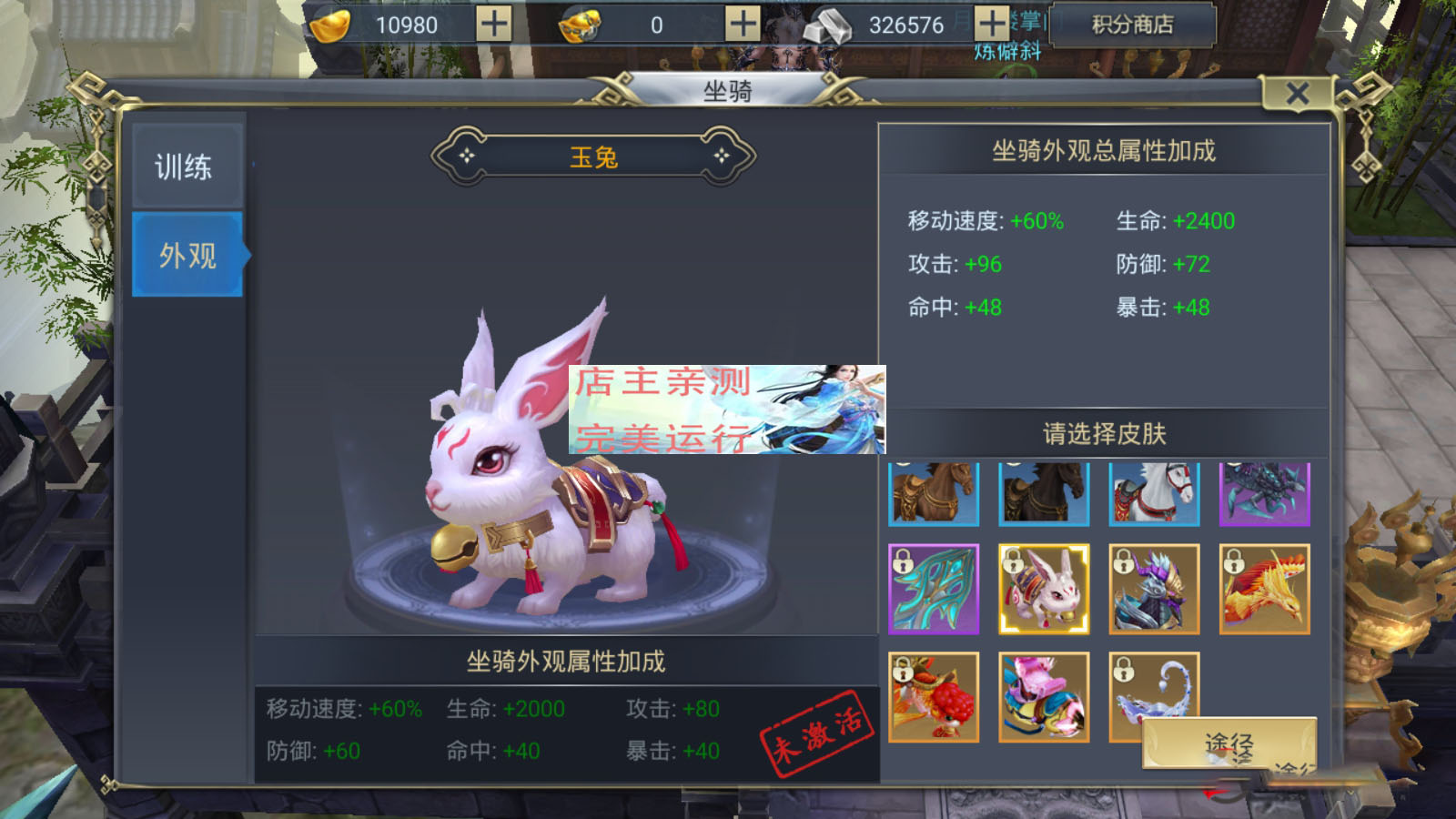
Task: Pick the locked golden phoenix skin
Action: 1264,590
